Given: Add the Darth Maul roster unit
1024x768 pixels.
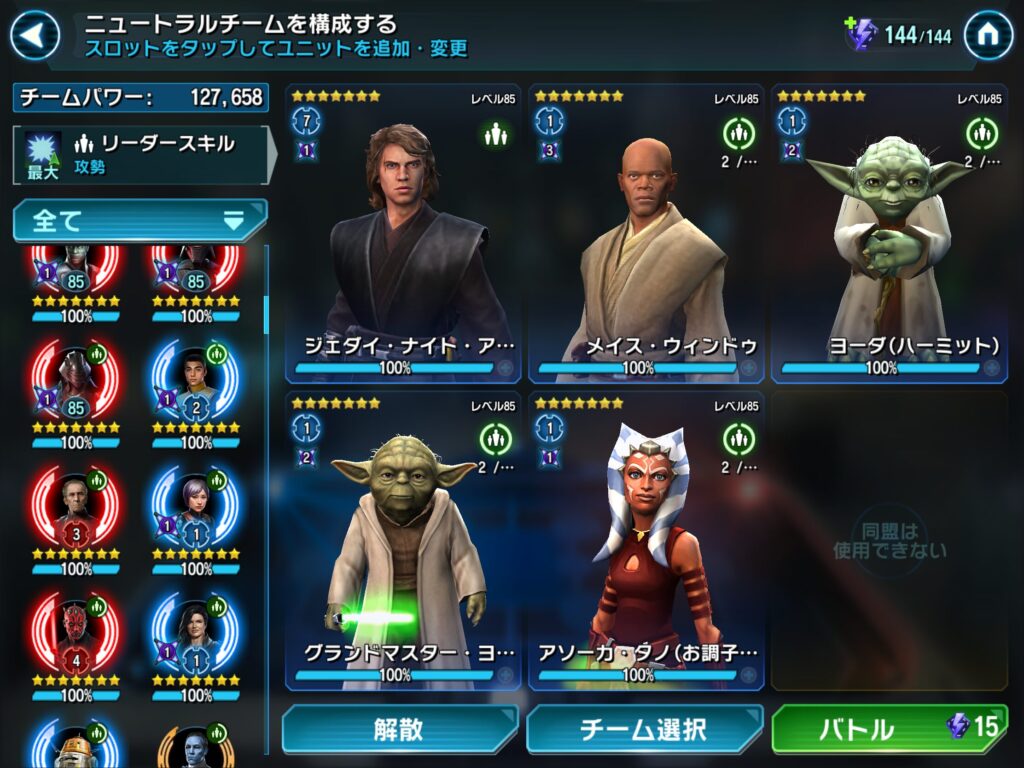Looking at the screenshot, I should (x=77, y=632).
